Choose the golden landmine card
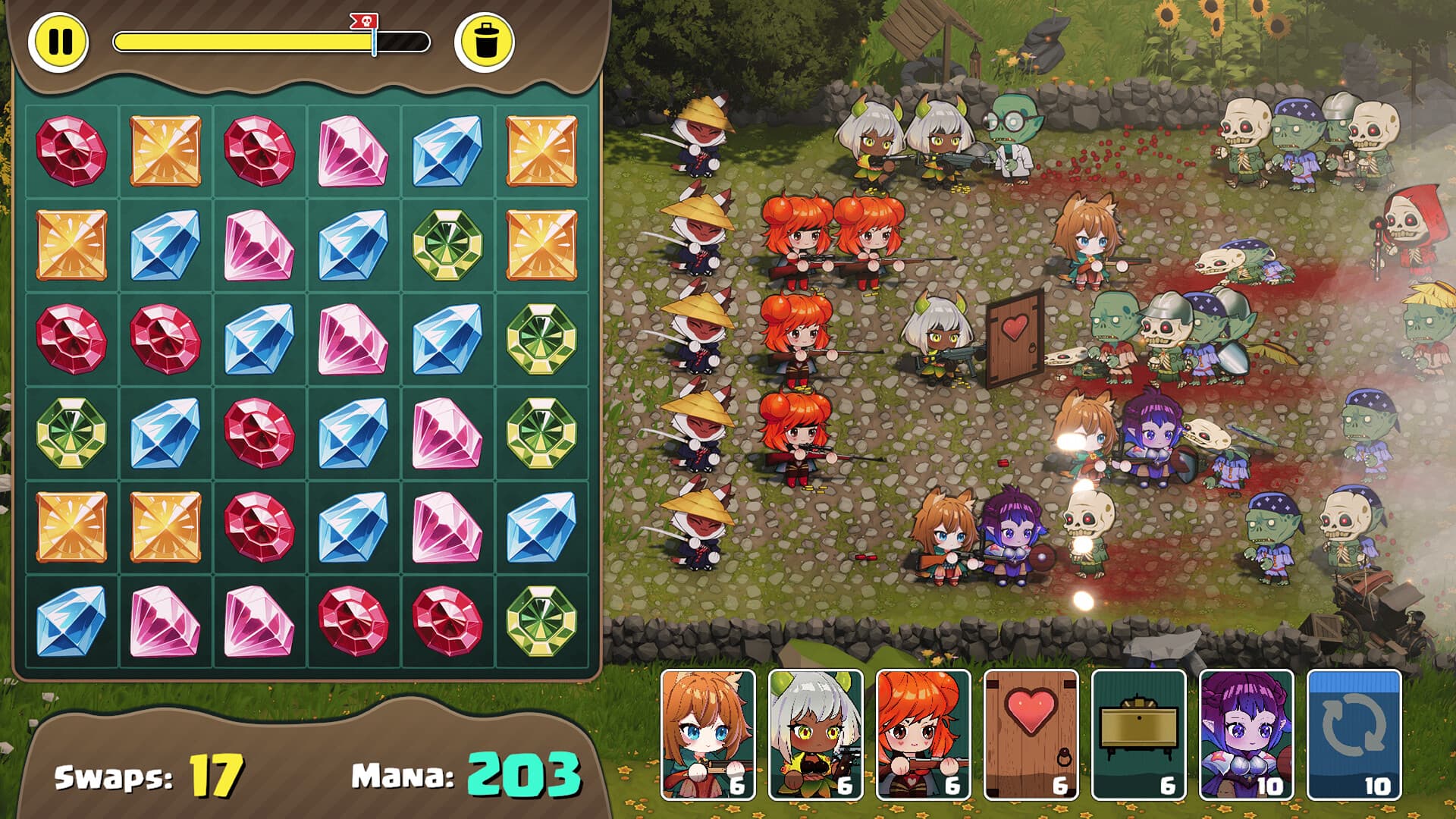This screenshot has height=819, width=1456. pyautogui.click(x=1139, y=734)
